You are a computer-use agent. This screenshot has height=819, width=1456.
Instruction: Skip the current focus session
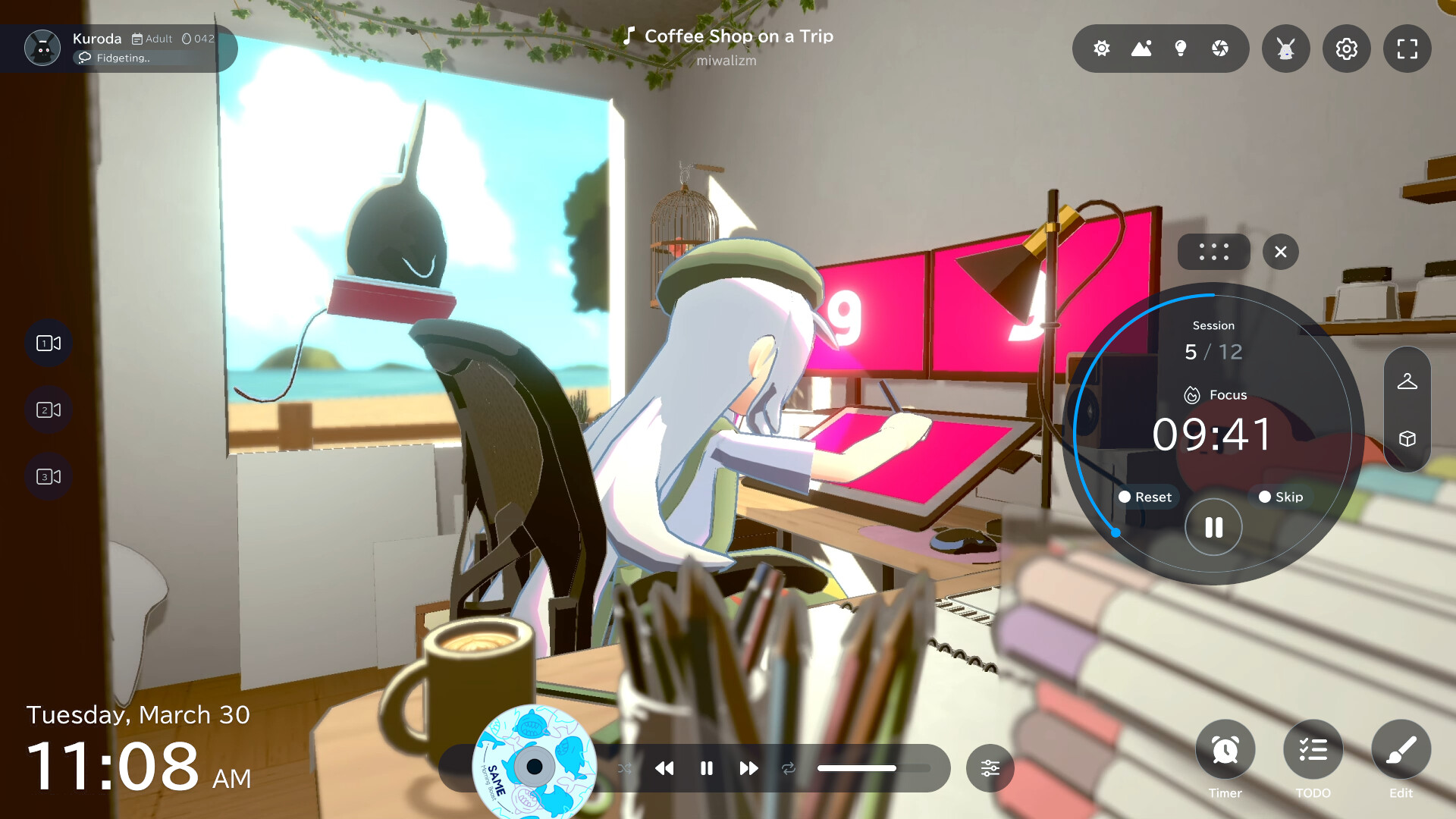click(1282, 497)
